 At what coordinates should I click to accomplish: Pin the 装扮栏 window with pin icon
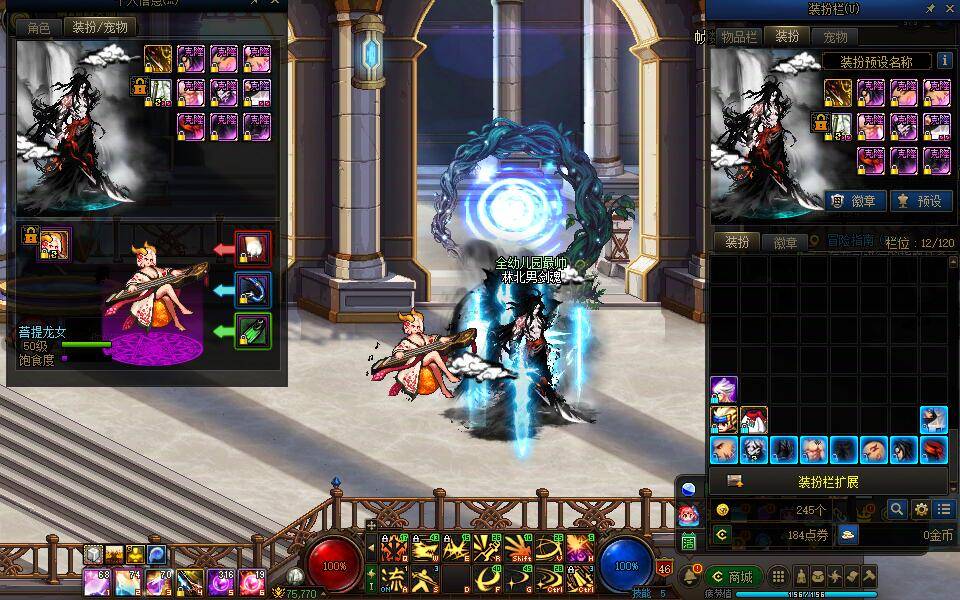pyautogui.click(x=930, y=8)
